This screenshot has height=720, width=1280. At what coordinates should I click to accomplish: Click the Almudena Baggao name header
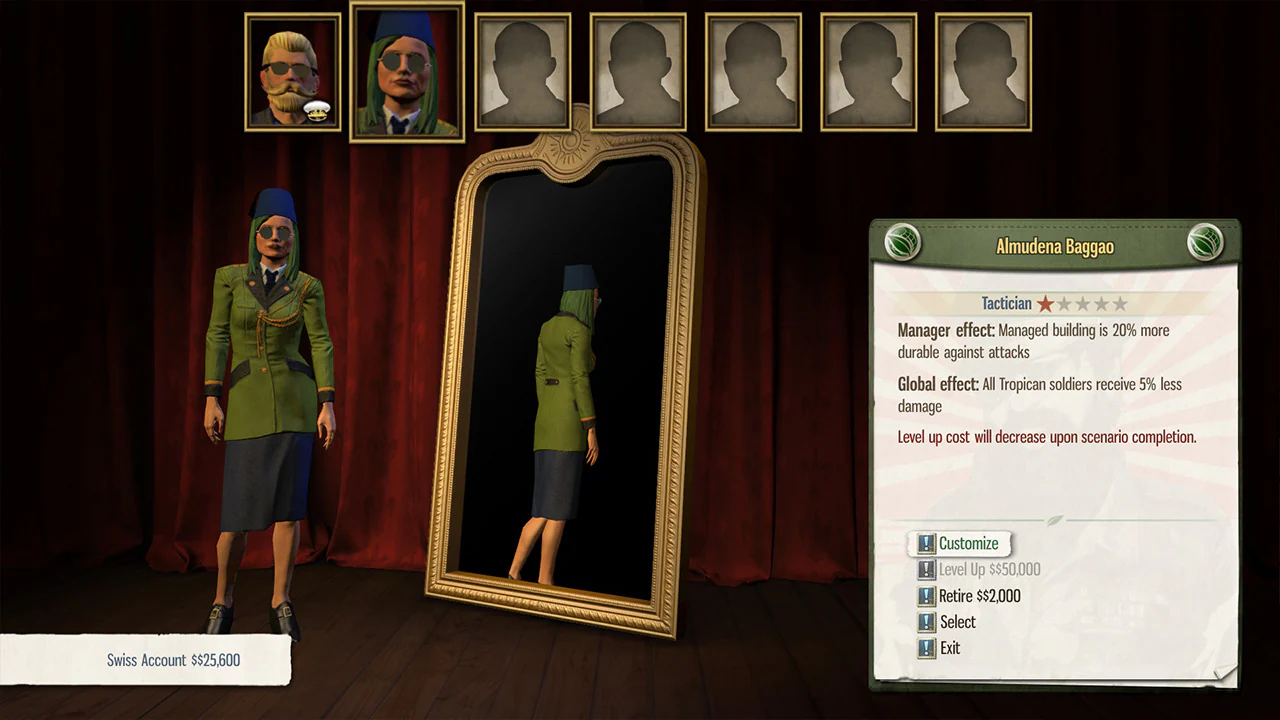click(1055, 246)
